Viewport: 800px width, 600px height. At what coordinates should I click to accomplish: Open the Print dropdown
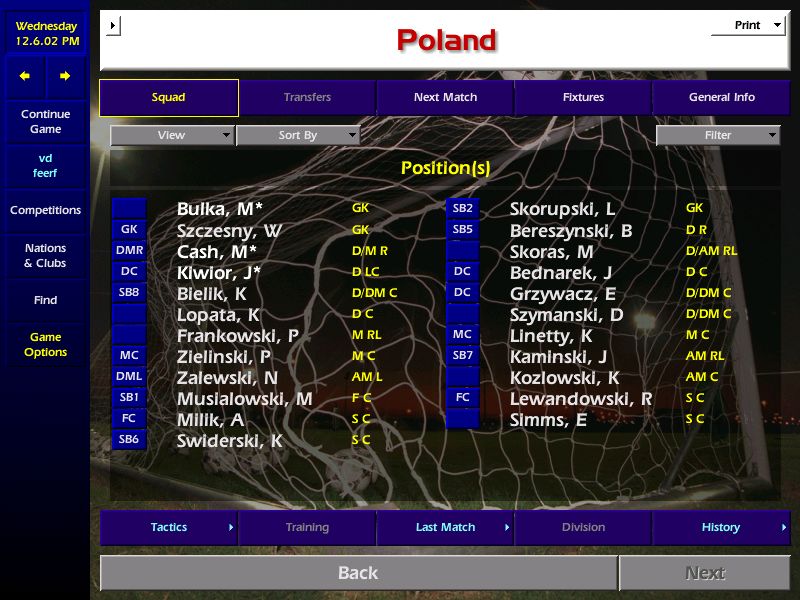(x=748, y=25)
